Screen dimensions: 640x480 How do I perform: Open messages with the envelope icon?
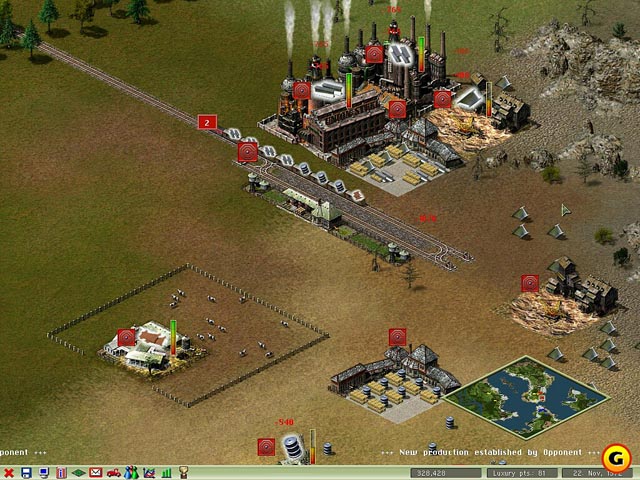[x=96, y=472]
